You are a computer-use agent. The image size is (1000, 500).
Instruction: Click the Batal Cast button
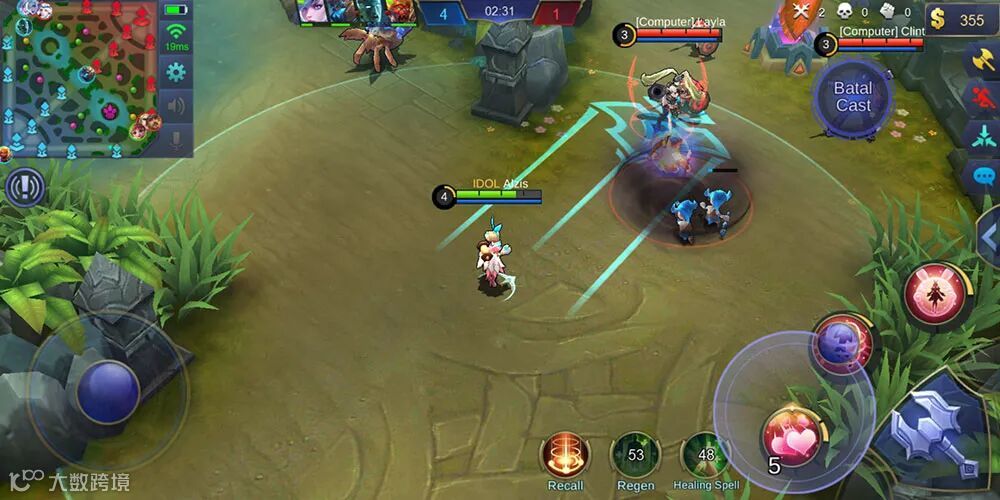[x=853, y=97]
